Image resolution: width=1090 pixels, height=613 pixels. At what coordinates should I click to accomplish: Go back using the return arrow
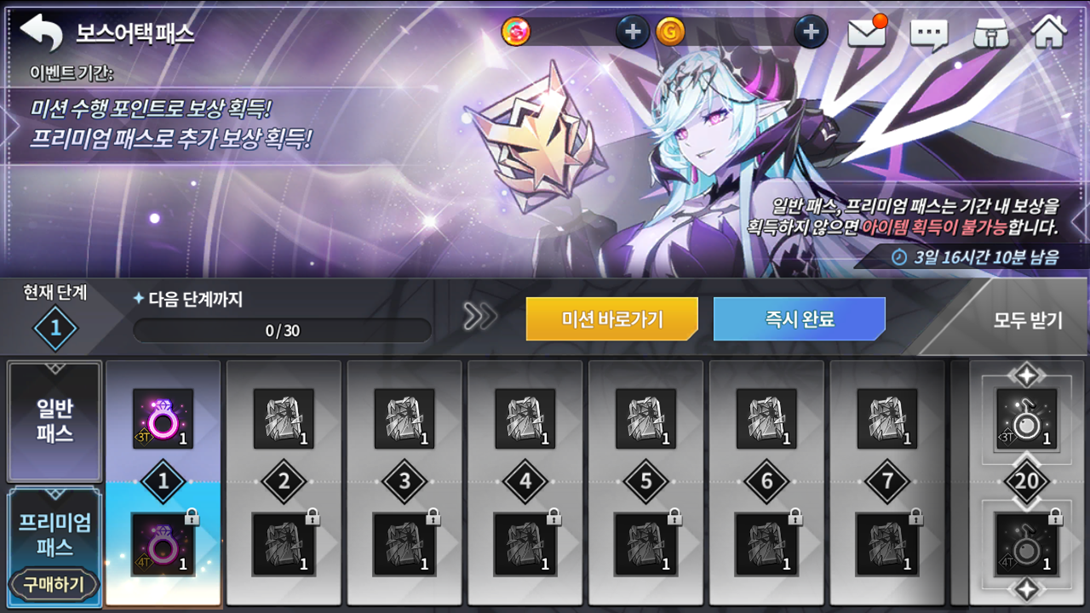pyautogui.click(x=42, y=32)
